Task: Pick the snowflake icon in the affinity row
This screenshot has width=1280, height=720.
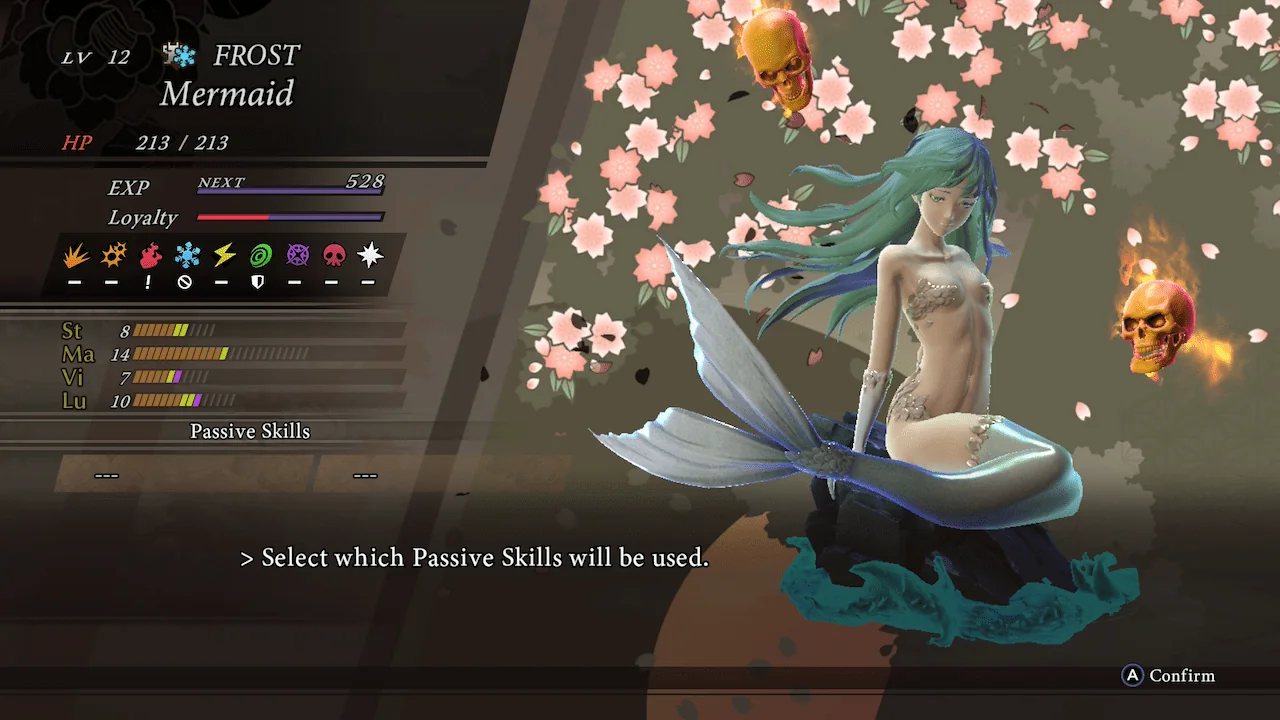Action: click(186, 256)
